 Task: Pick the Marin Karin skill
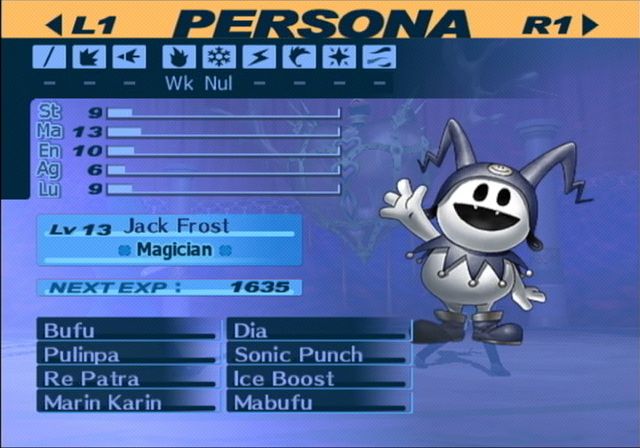126,402
